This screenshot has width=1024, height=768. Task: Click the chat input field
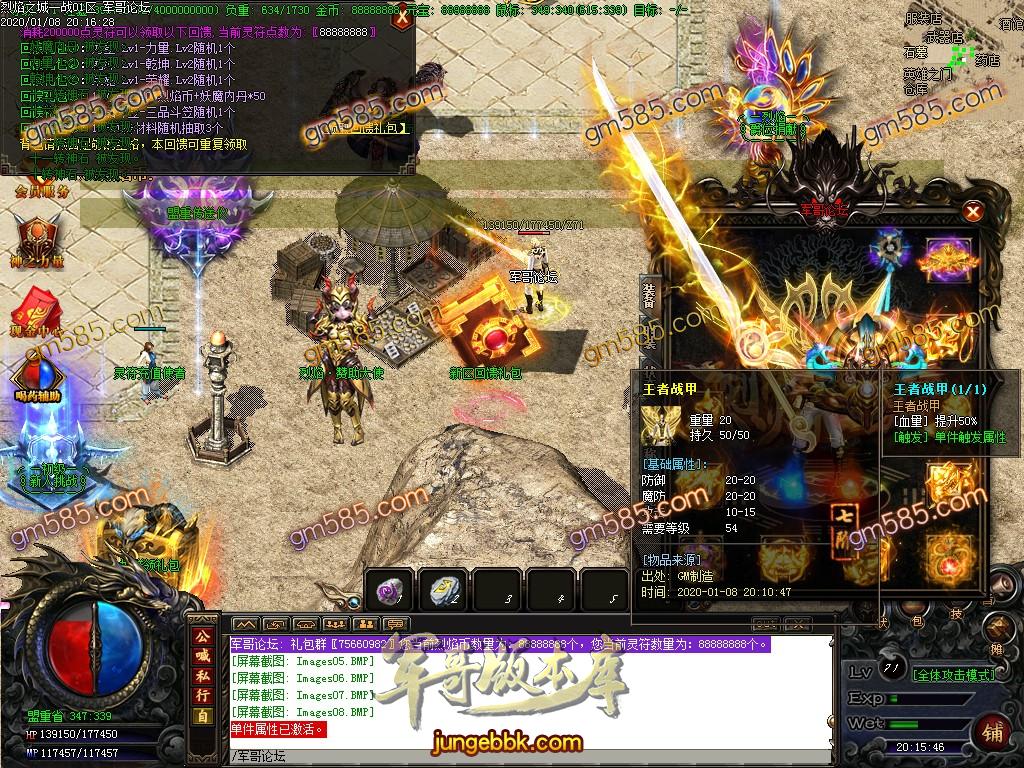tap(530, 755)
